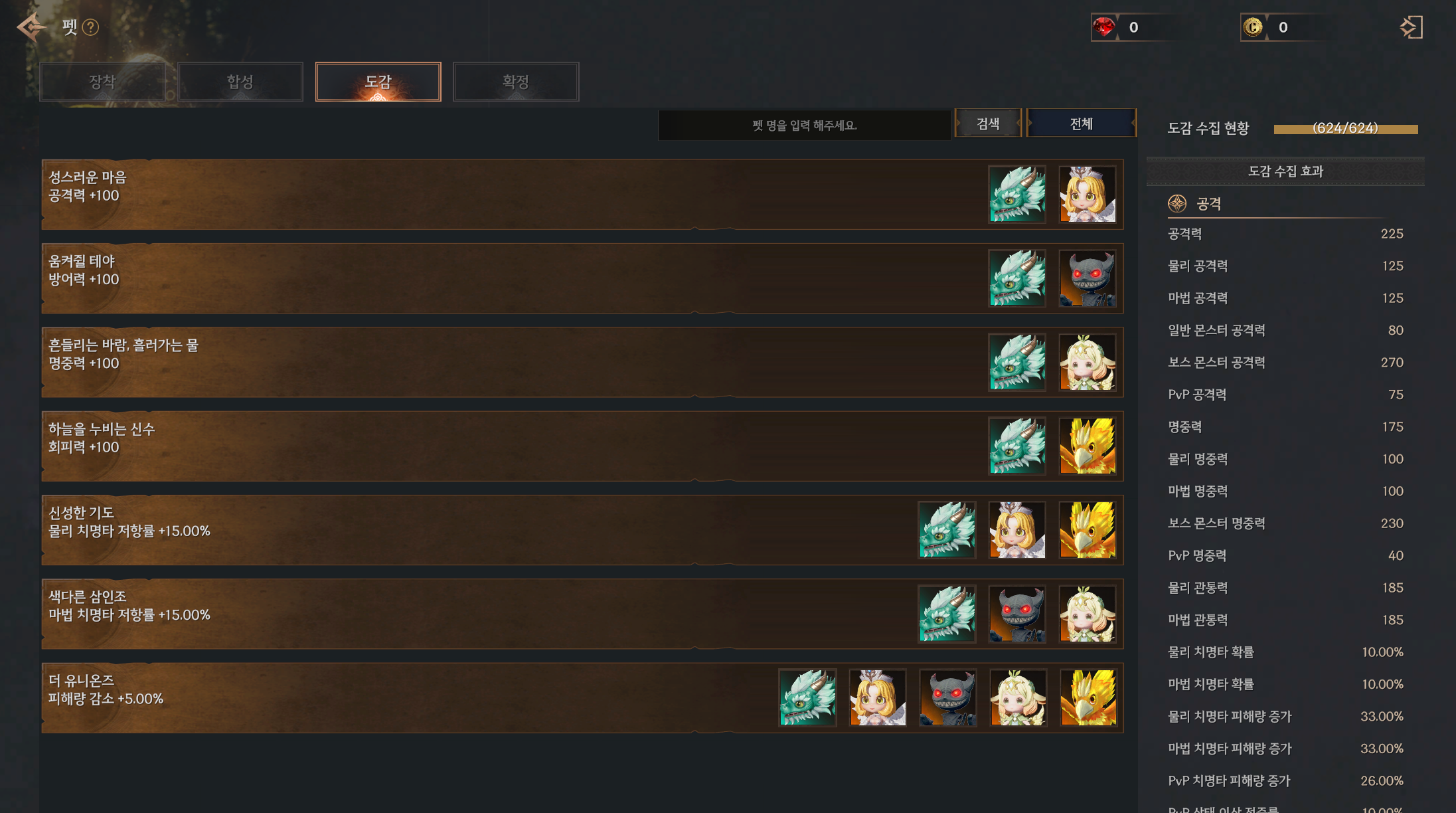Image resolution: width=1456 pixels, height=813 pixels.
Task: Switch to the 장착 tab
Action: (x=102, y=82)
